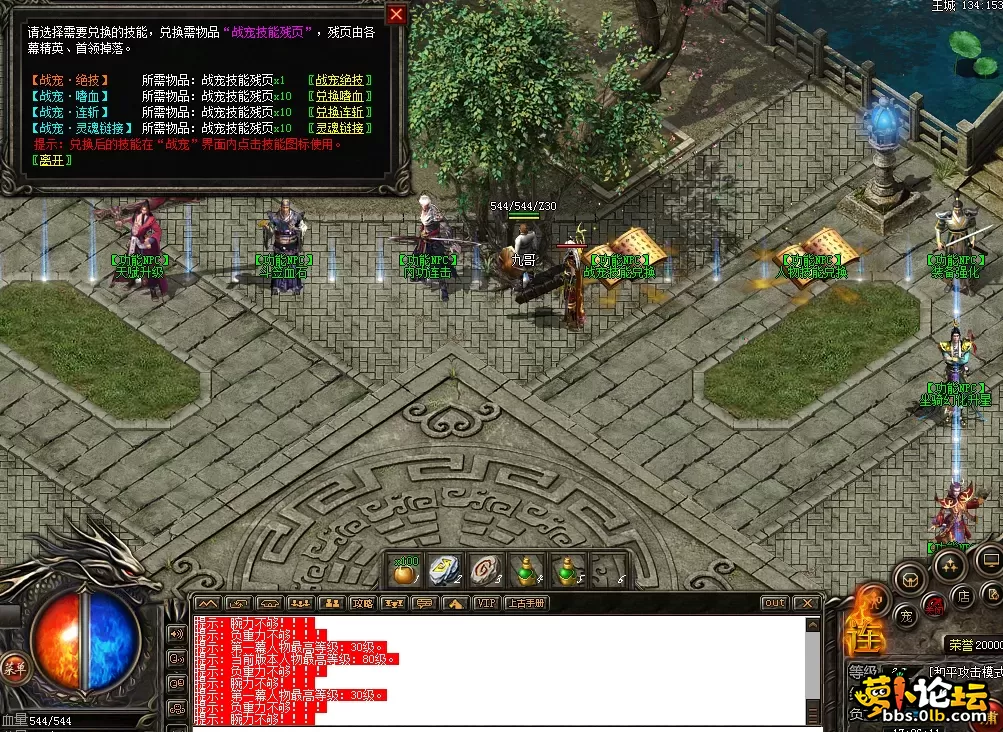Image resolution: width=1003 pixels, height=732 pixels.
Task: Open the treasure chest bag icon
Action: click(x=909, y=578)
